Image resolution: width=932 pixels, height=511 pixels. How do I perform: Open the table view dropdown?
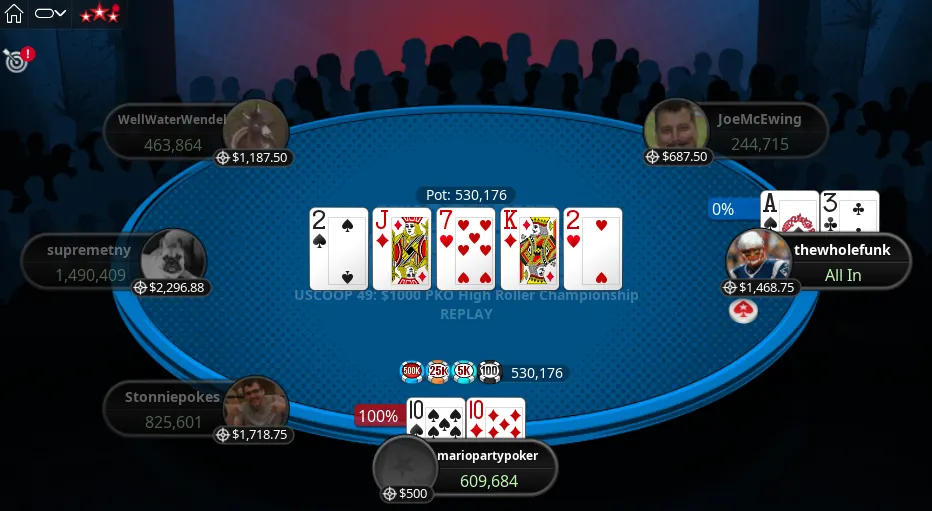pyautogui.click(x=50, y=14)
